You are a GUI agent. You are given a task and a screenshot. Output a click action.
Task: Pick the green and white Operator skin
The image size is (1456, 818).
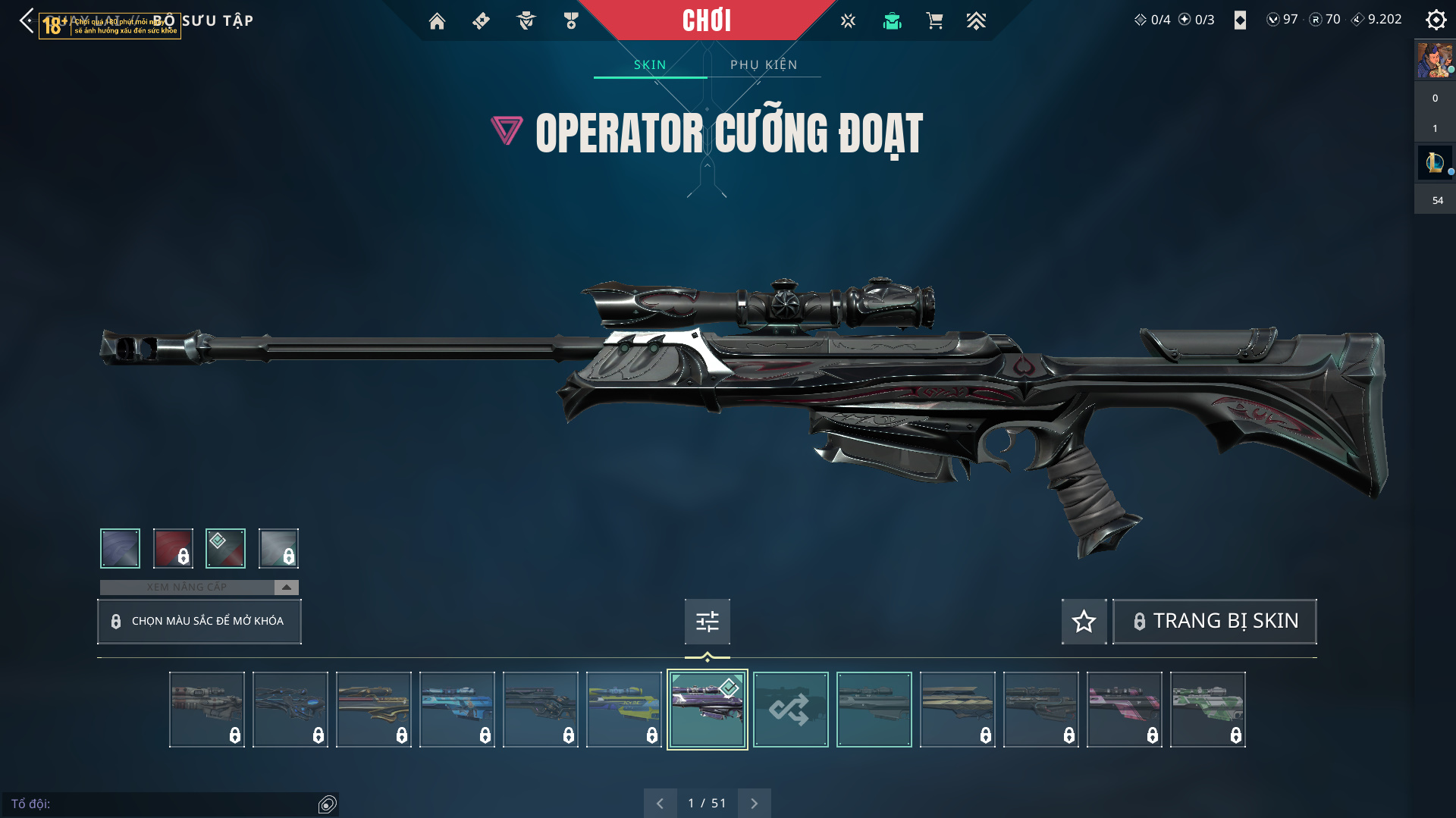[x=1207, y=710]
